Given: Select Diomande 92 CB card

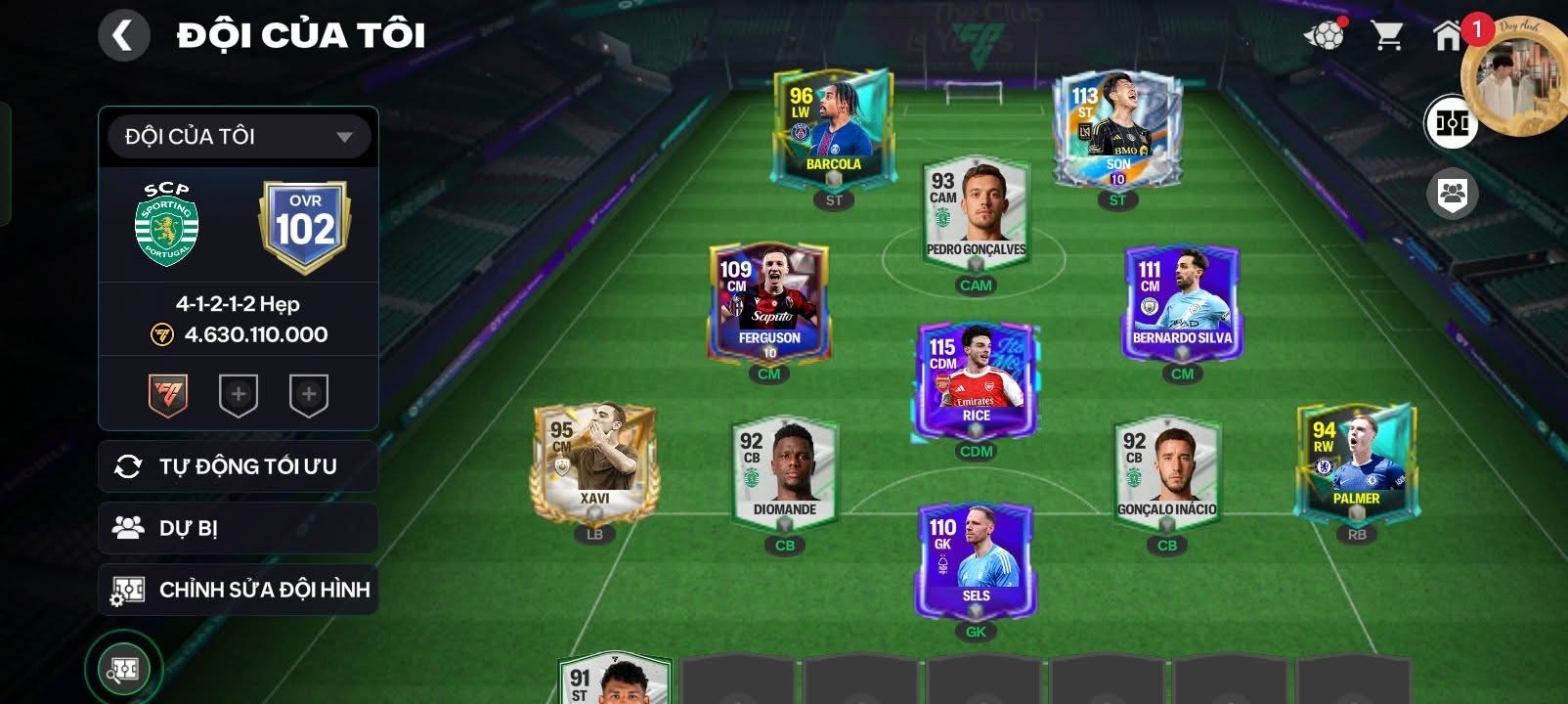Looking at the screenshot, I should point(785,472).
